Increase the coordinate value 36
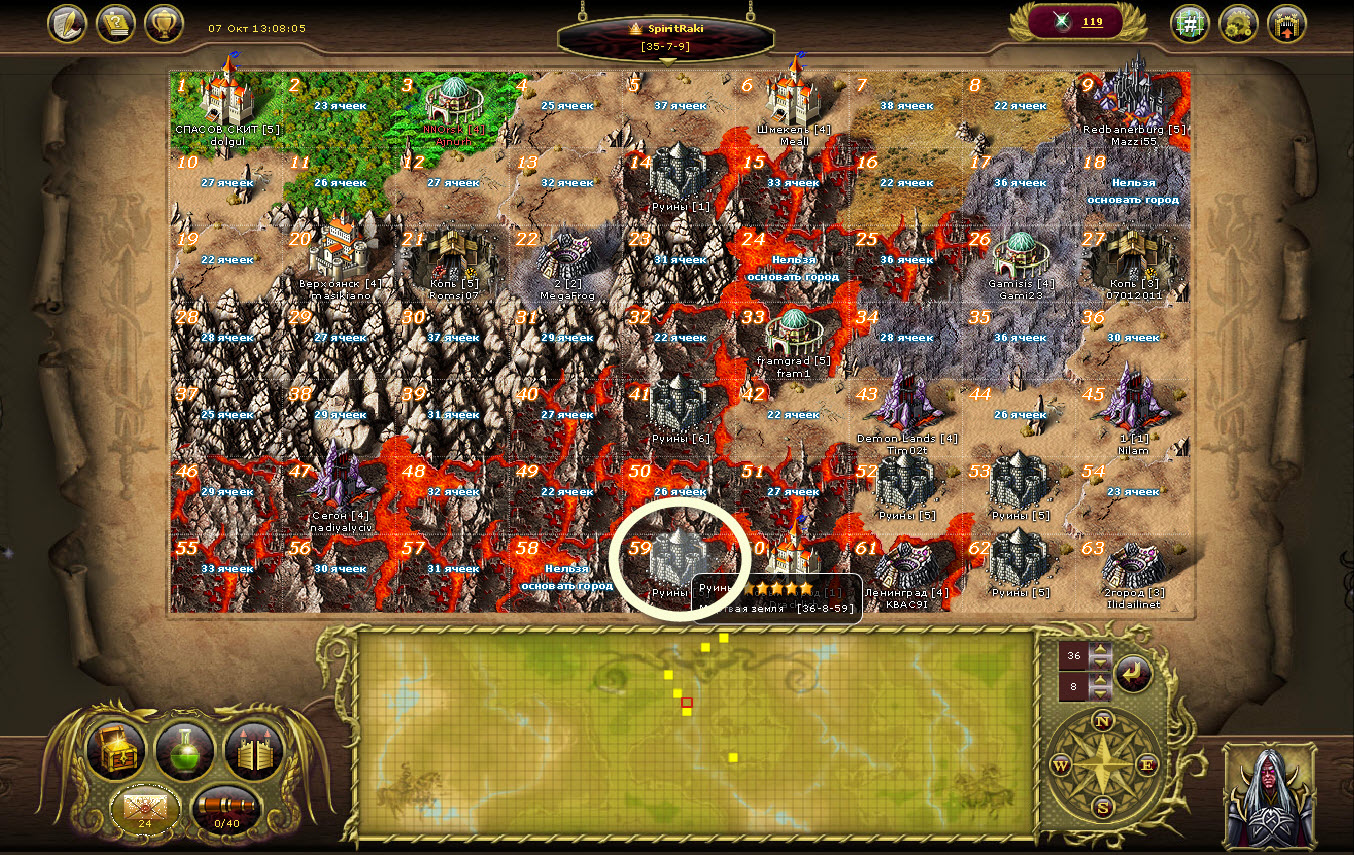 1101,650
